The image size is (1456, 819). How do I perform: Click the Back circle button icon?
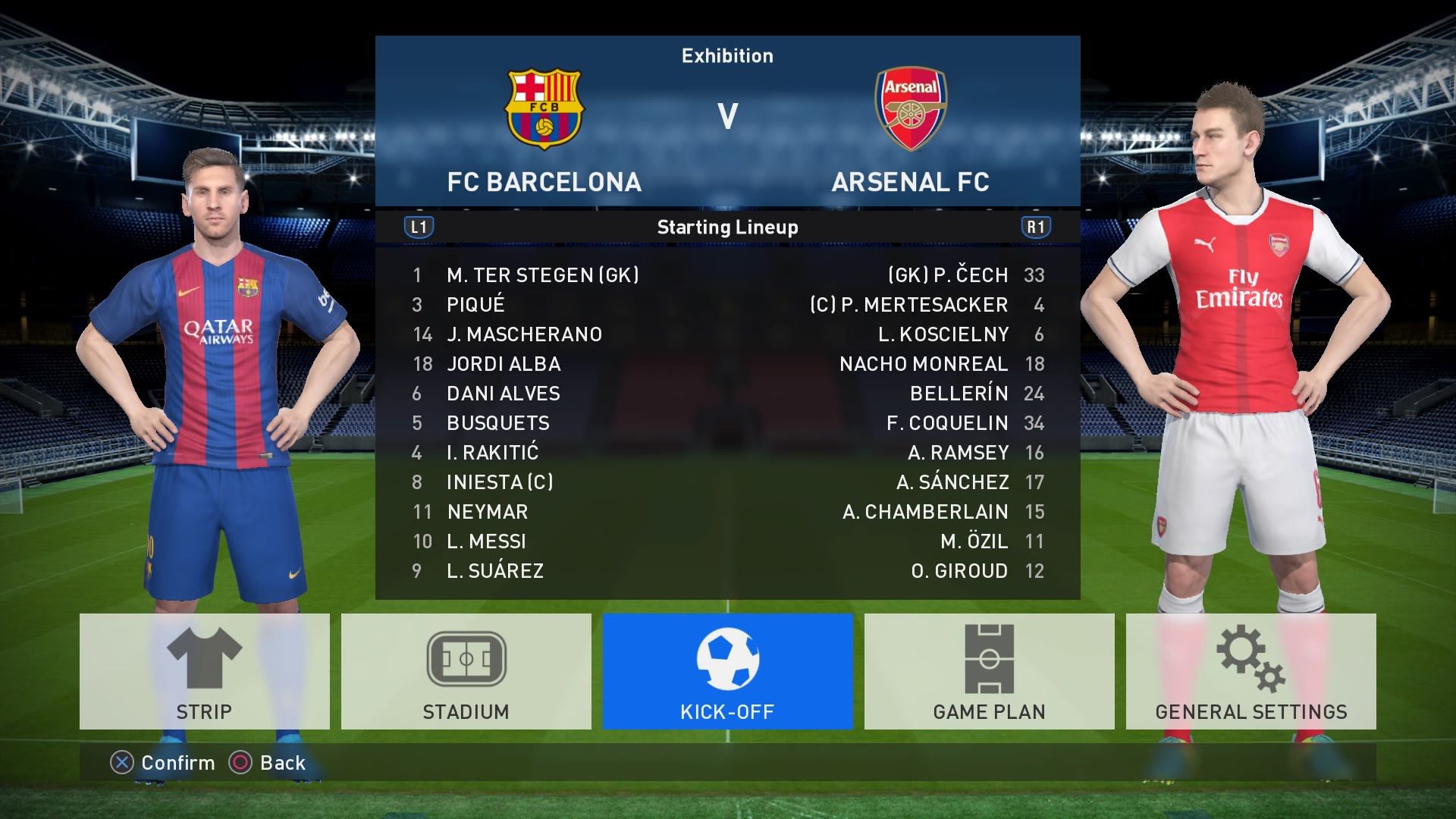click(x=241, y=763)
